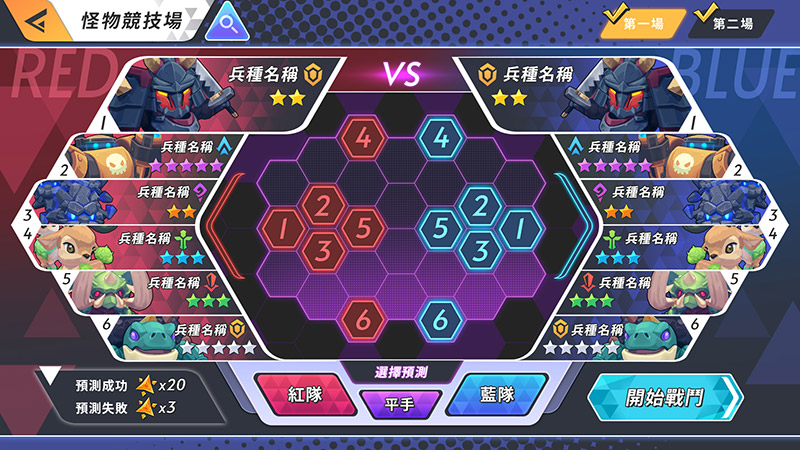Select red hex tile number 4
Viewport: 800px width, 450px height.
coord(366,138)
